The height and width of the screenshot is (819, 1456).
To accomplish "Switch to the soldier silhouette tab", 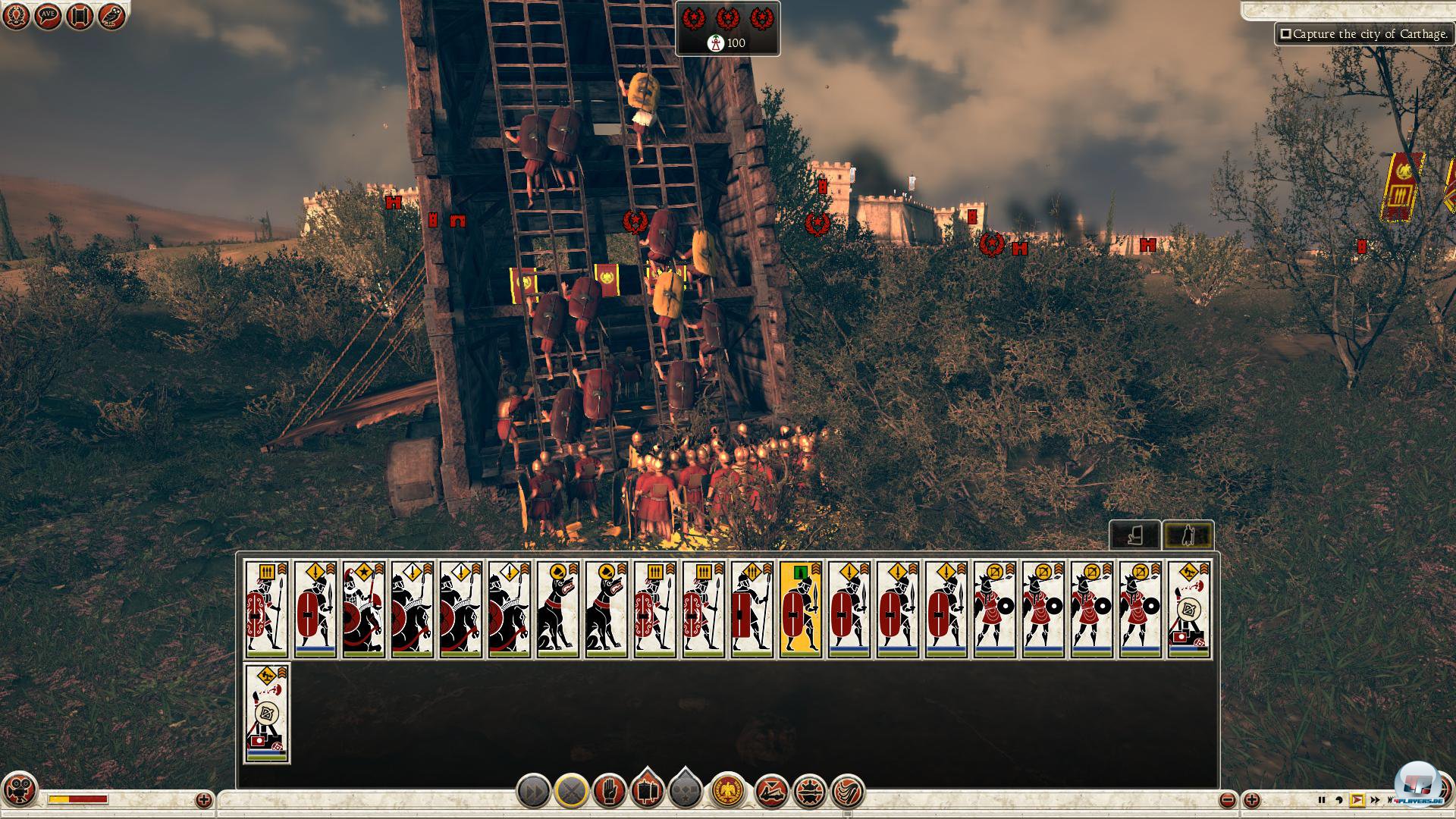I will [1188, 535].
